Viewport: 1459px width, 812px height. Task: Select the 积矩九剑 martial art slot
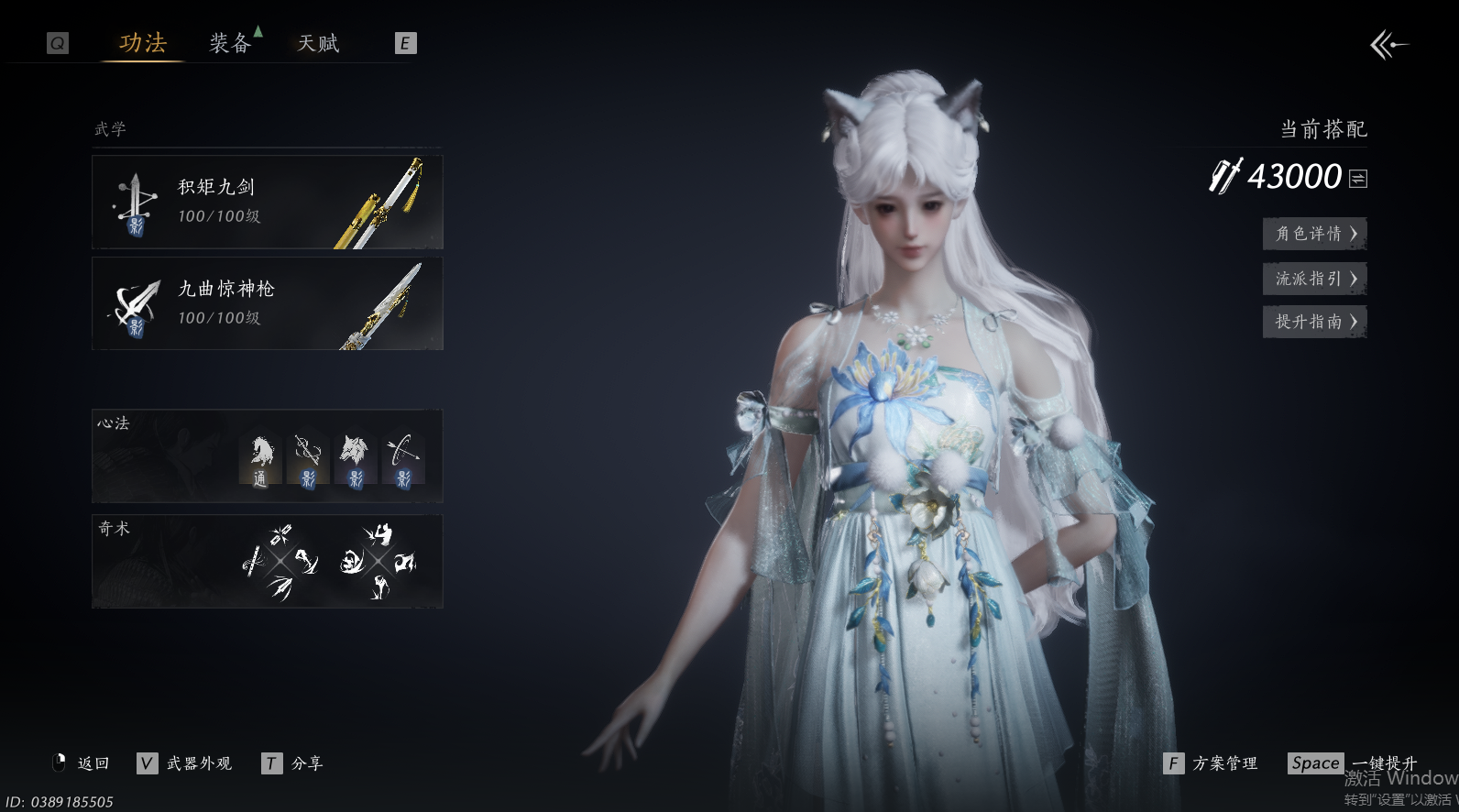[267, 202]
